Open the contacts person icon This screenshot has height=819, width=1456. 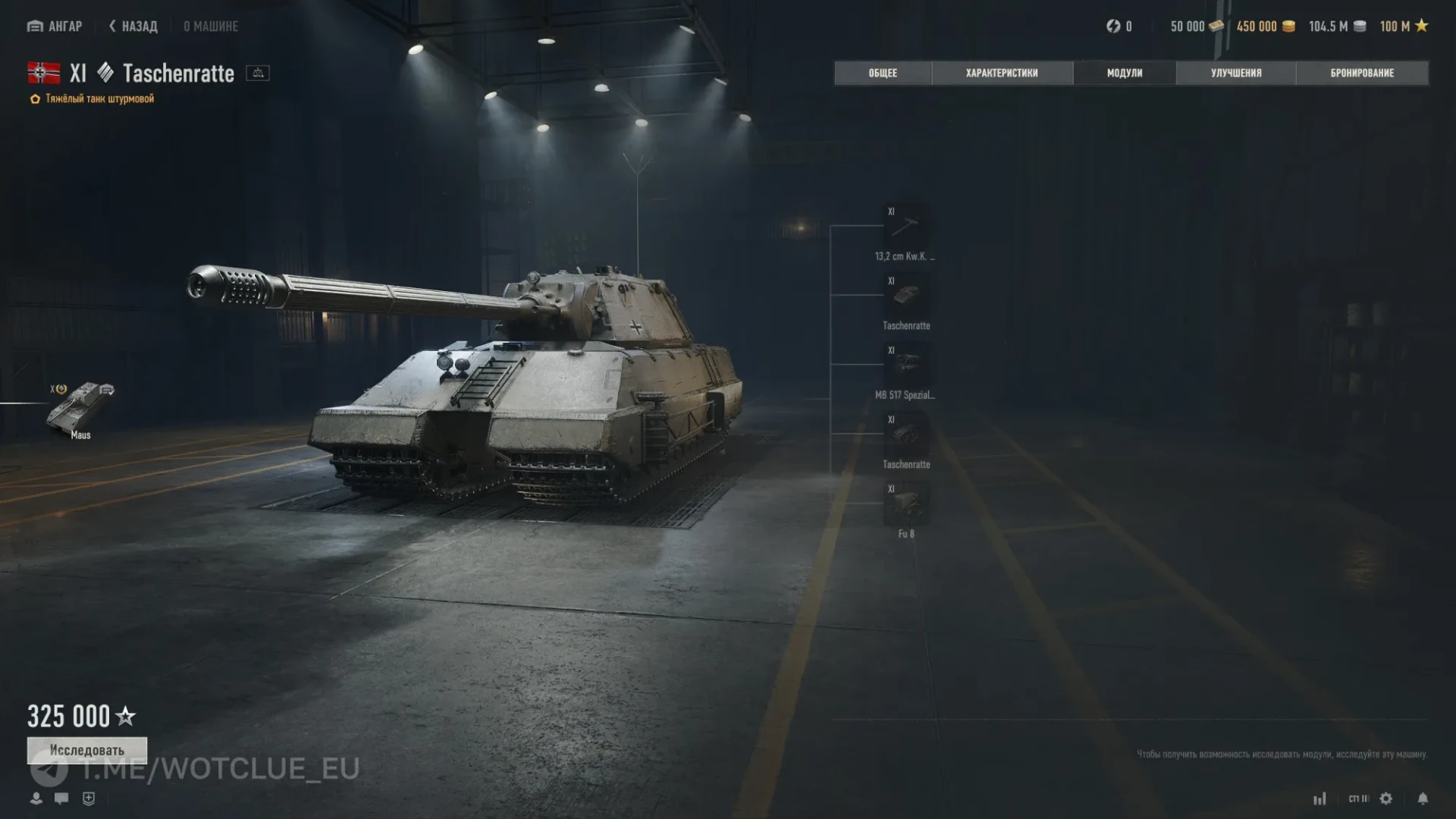click(36, 799)
